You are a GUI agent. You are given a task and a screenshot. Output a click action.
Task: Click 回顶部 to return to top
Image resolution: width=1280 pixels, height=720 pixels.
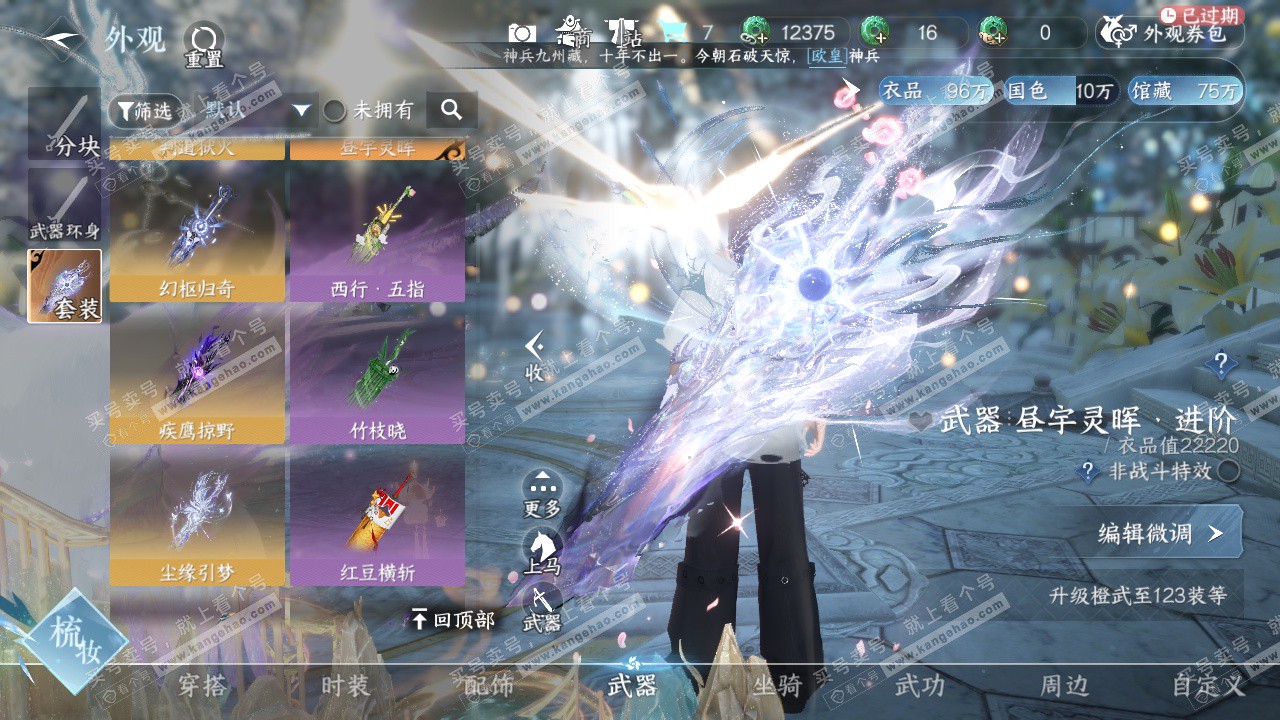pyautogui.click(x=453, y=620)
